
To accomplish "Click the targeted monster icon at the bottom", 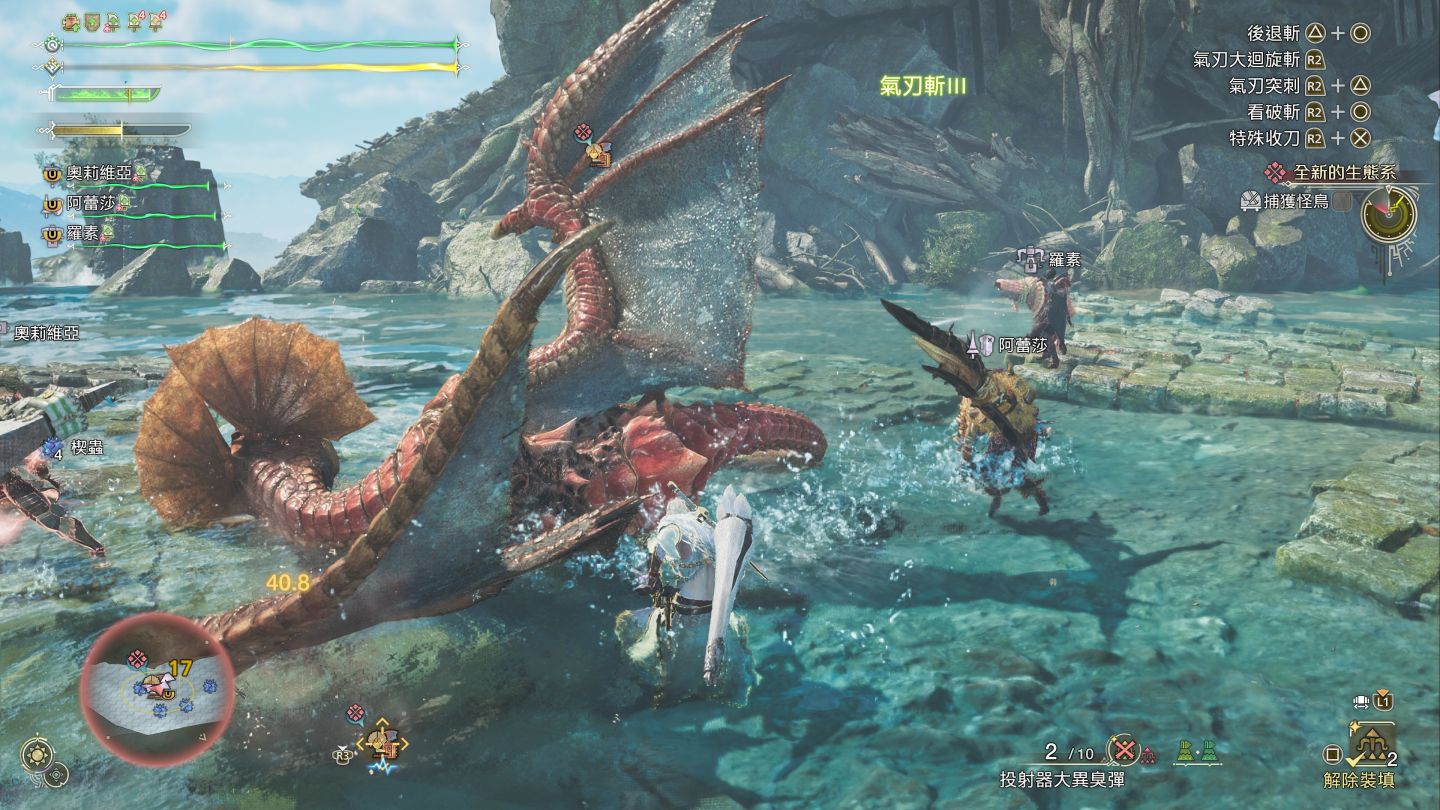I will (381, 741).
